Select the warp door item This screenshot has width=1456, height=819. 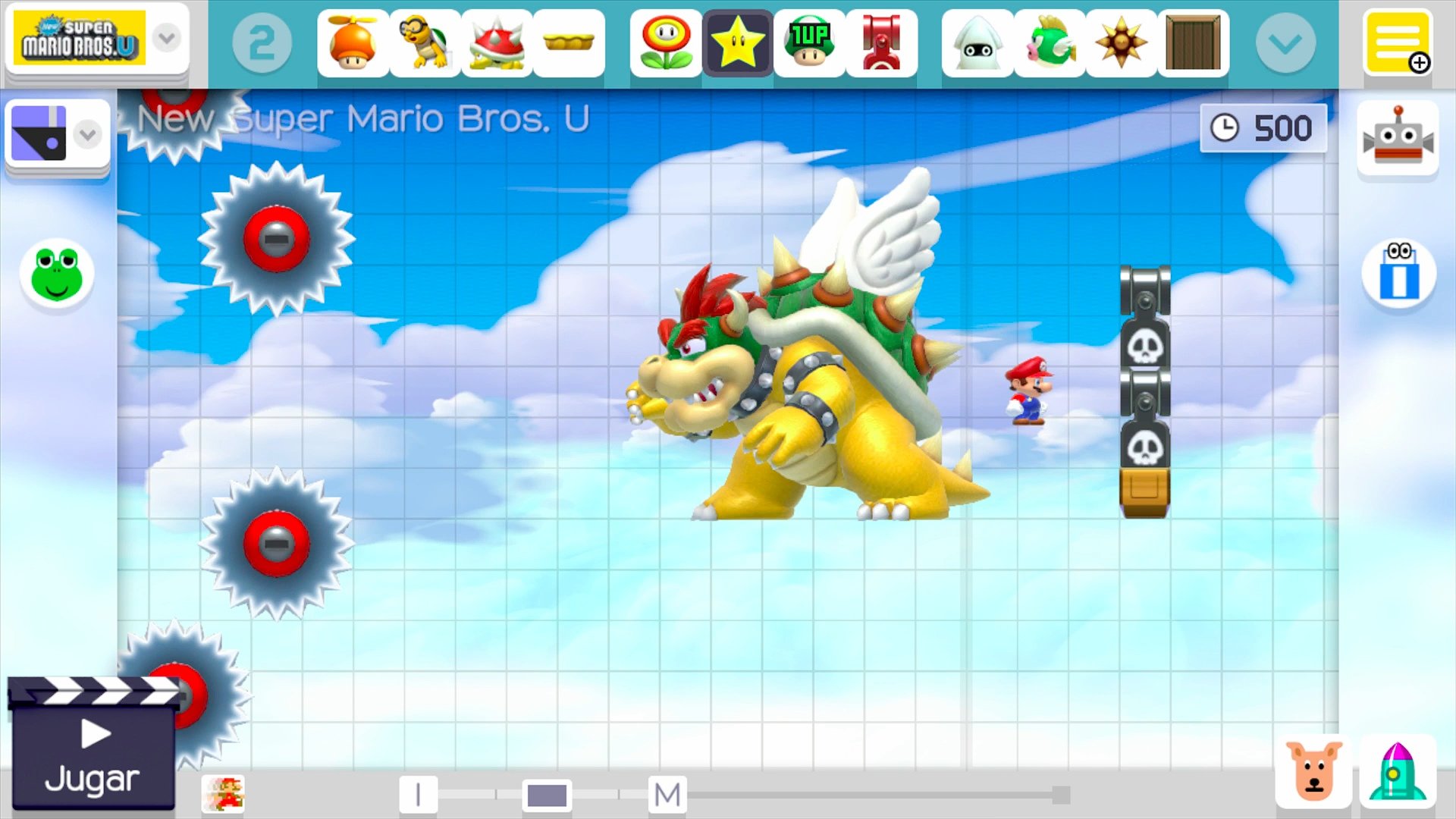1194,43
